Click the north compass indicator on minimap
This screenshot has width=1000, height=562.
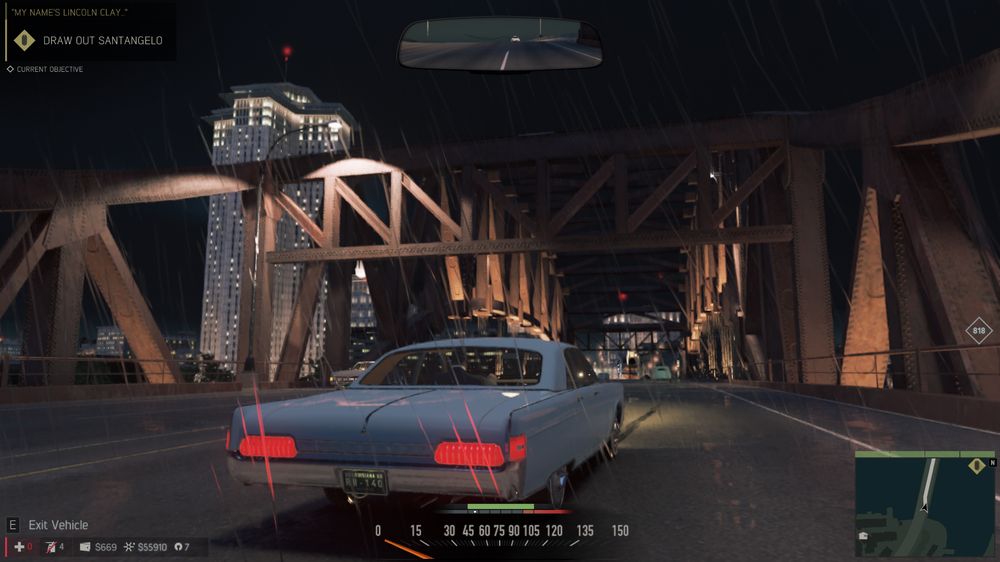(x=992, y=462)
